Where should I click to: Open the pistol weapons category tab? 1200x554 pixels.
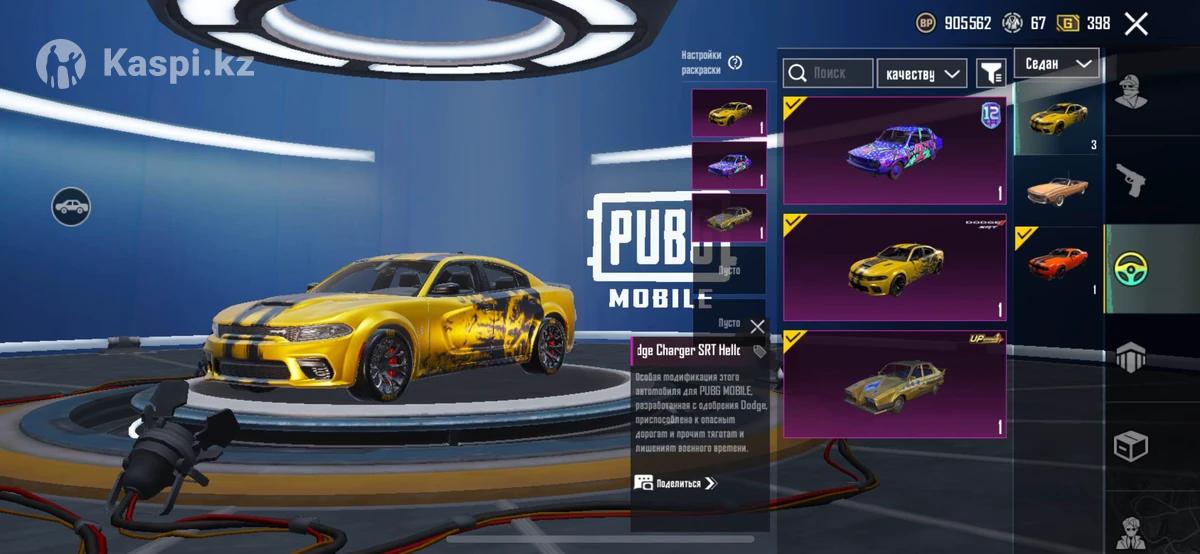click(1132, 180)
